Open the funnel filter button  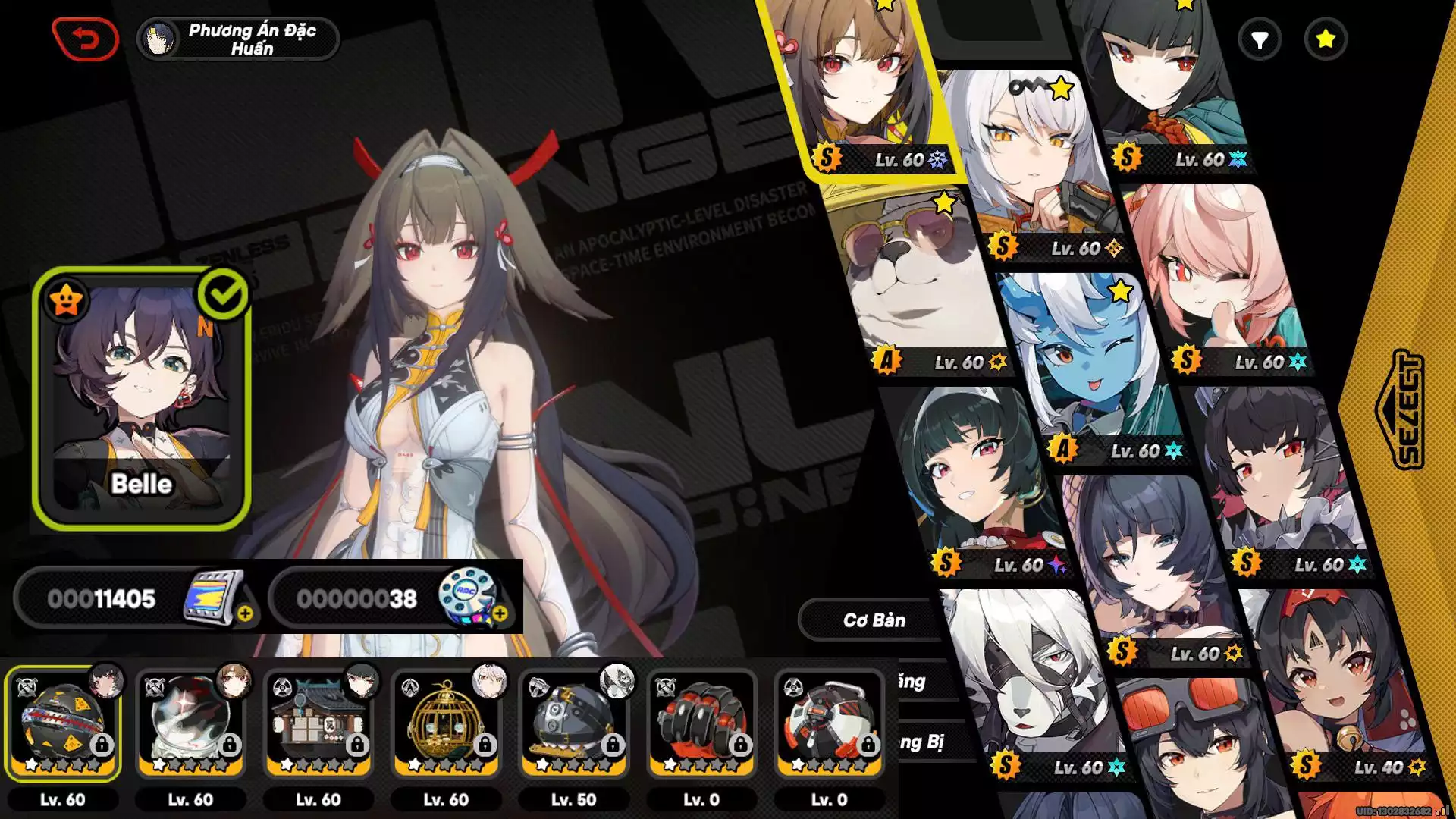coord(1260,39)
